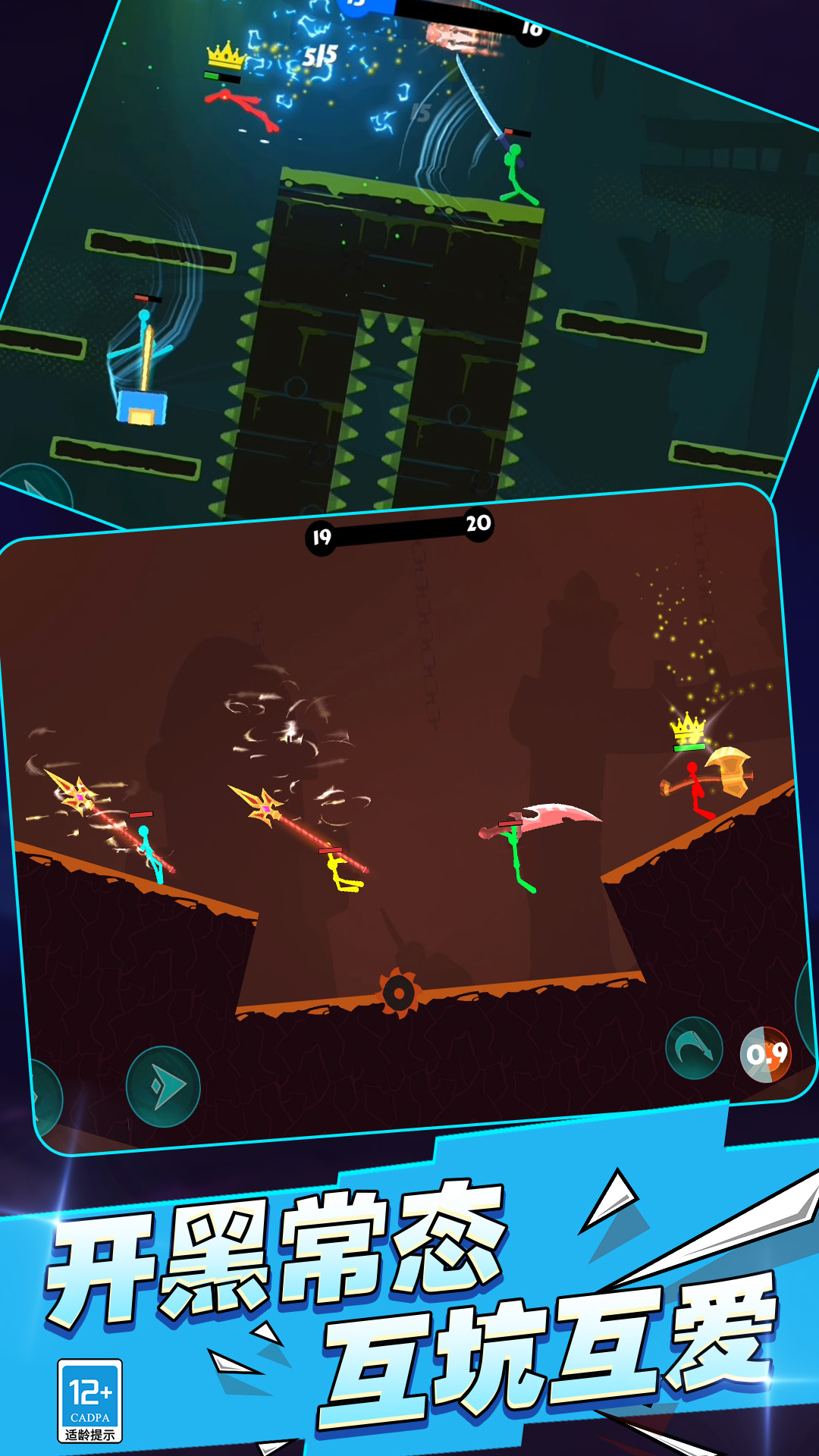Activate the skill button showing 0.9 cooldown
This screenshot has height=1456, width=819.
(x=766, y=1054)
